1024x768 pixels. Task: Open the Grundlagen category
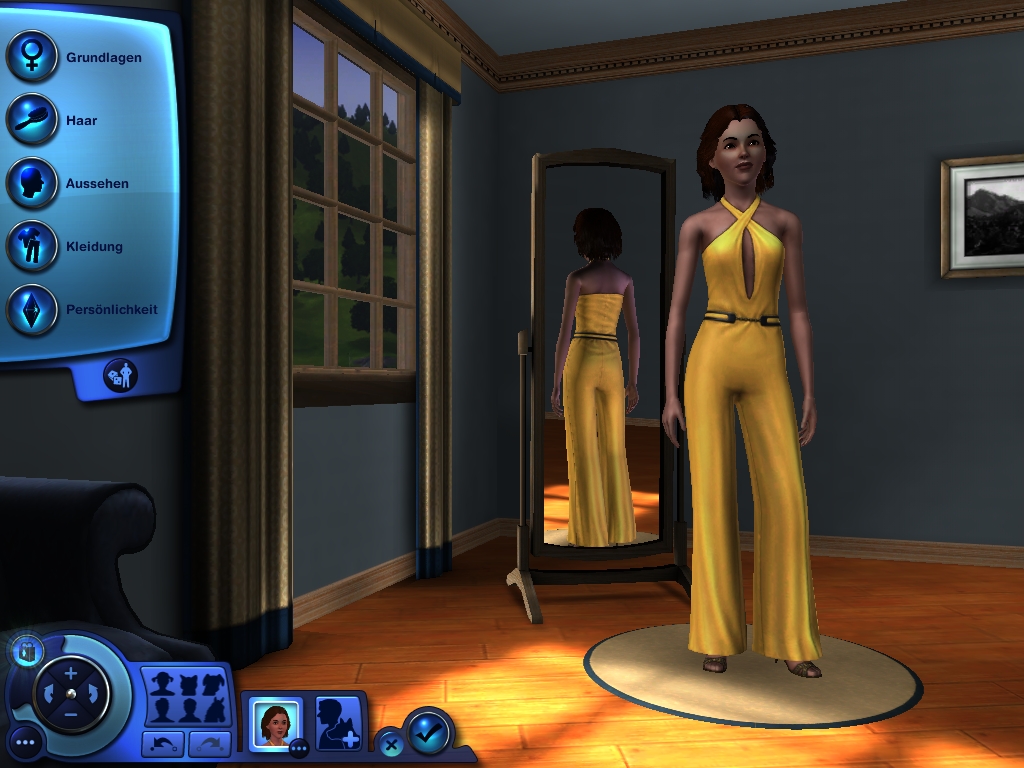[32, 56]
